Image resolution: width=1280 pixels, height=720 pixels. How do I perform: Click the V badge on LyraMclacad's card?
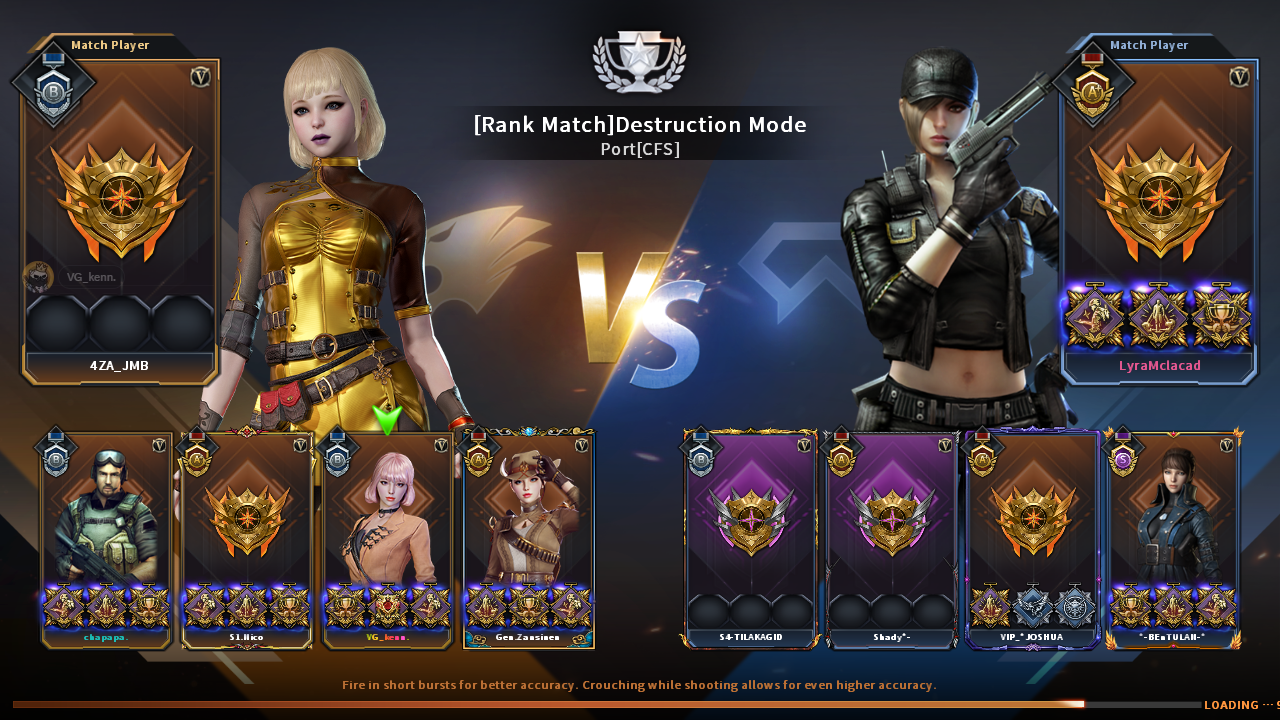point(1240,75)
